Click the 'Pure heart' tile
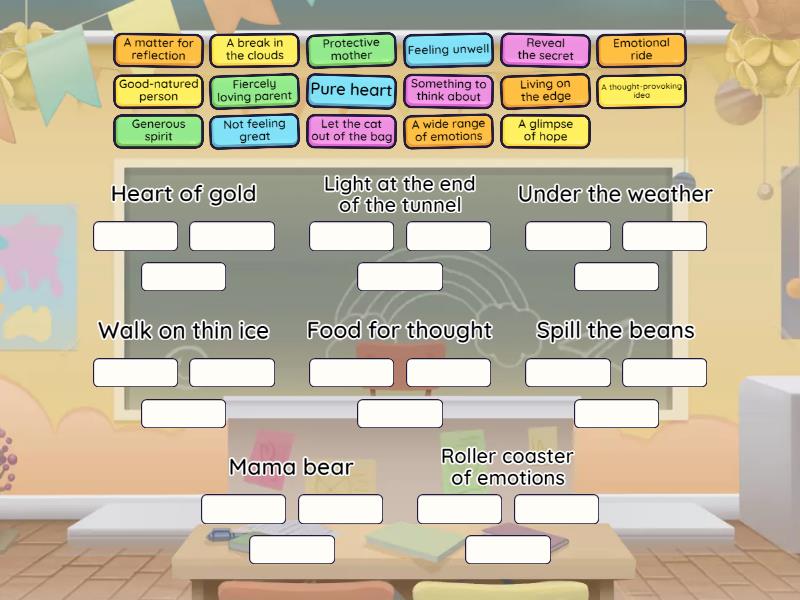This screenshot has width=800, height=600. pyautogui.click(x=351, y=90)
